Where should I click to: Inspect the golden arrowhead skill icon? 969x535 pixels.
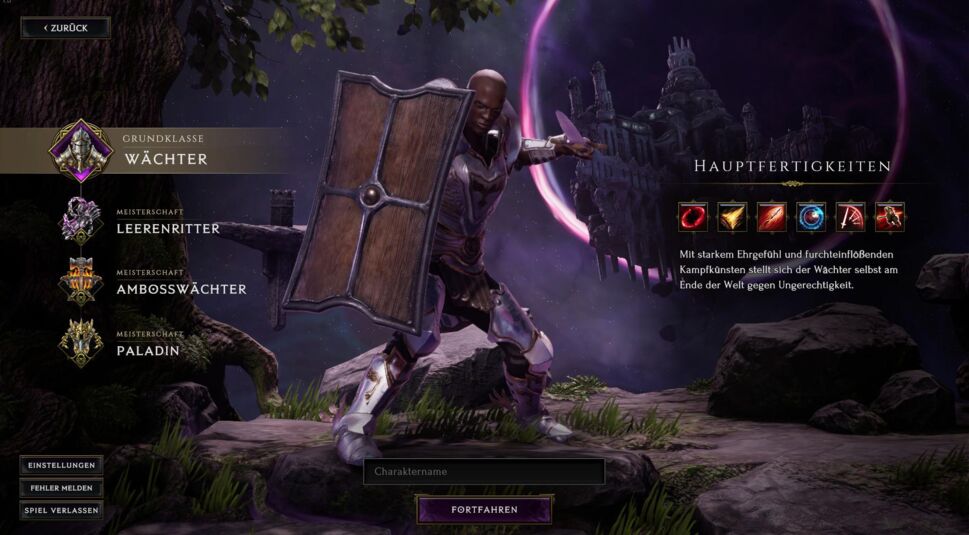tap(732, 216)
